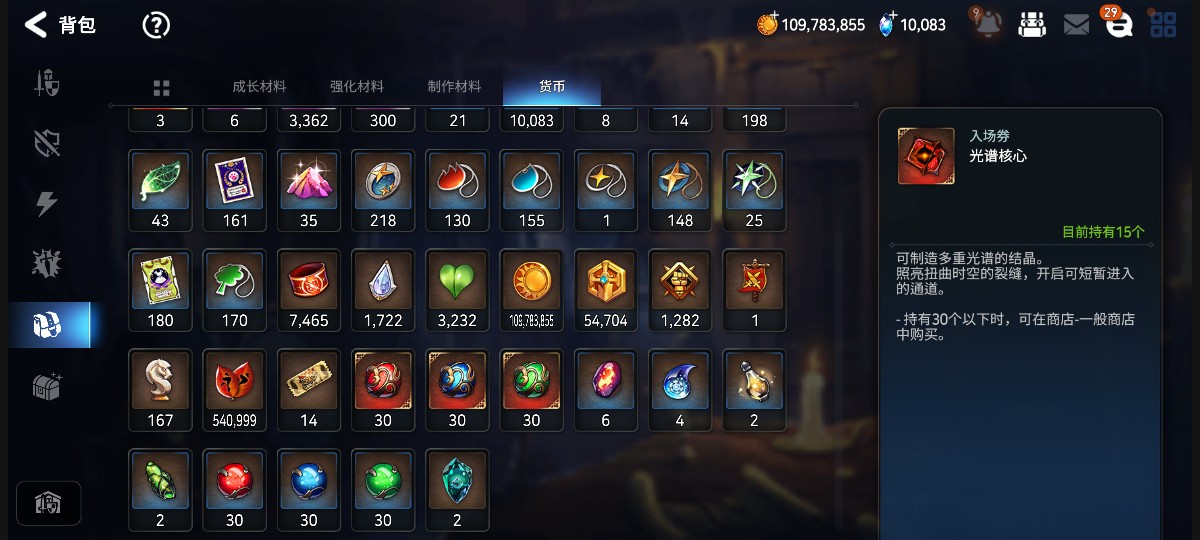Open the warehouse building button
This screenshot has width=1200, height=540.
[48, 503]
